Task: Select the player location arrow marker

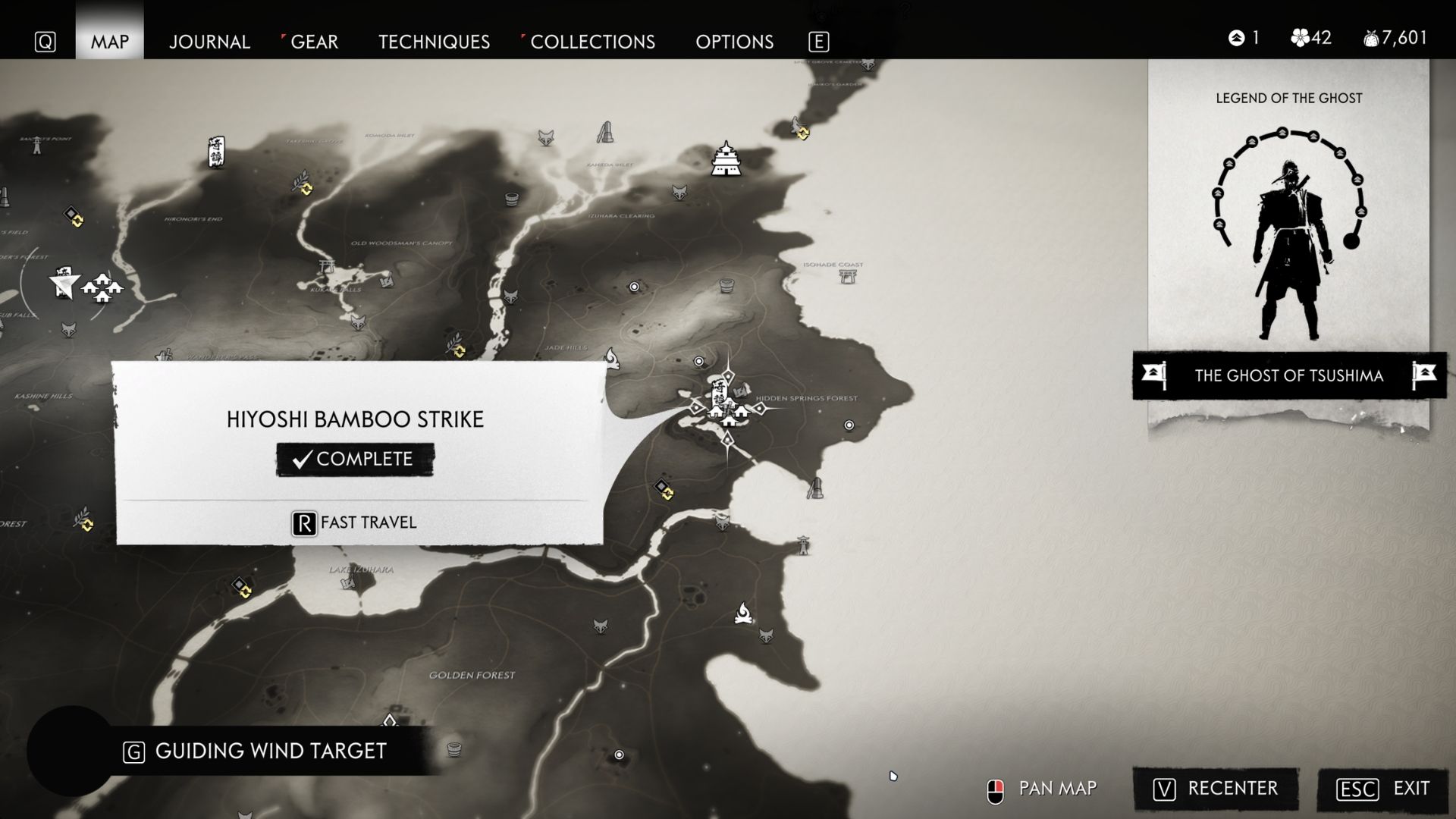Action: tap(64, 284)
